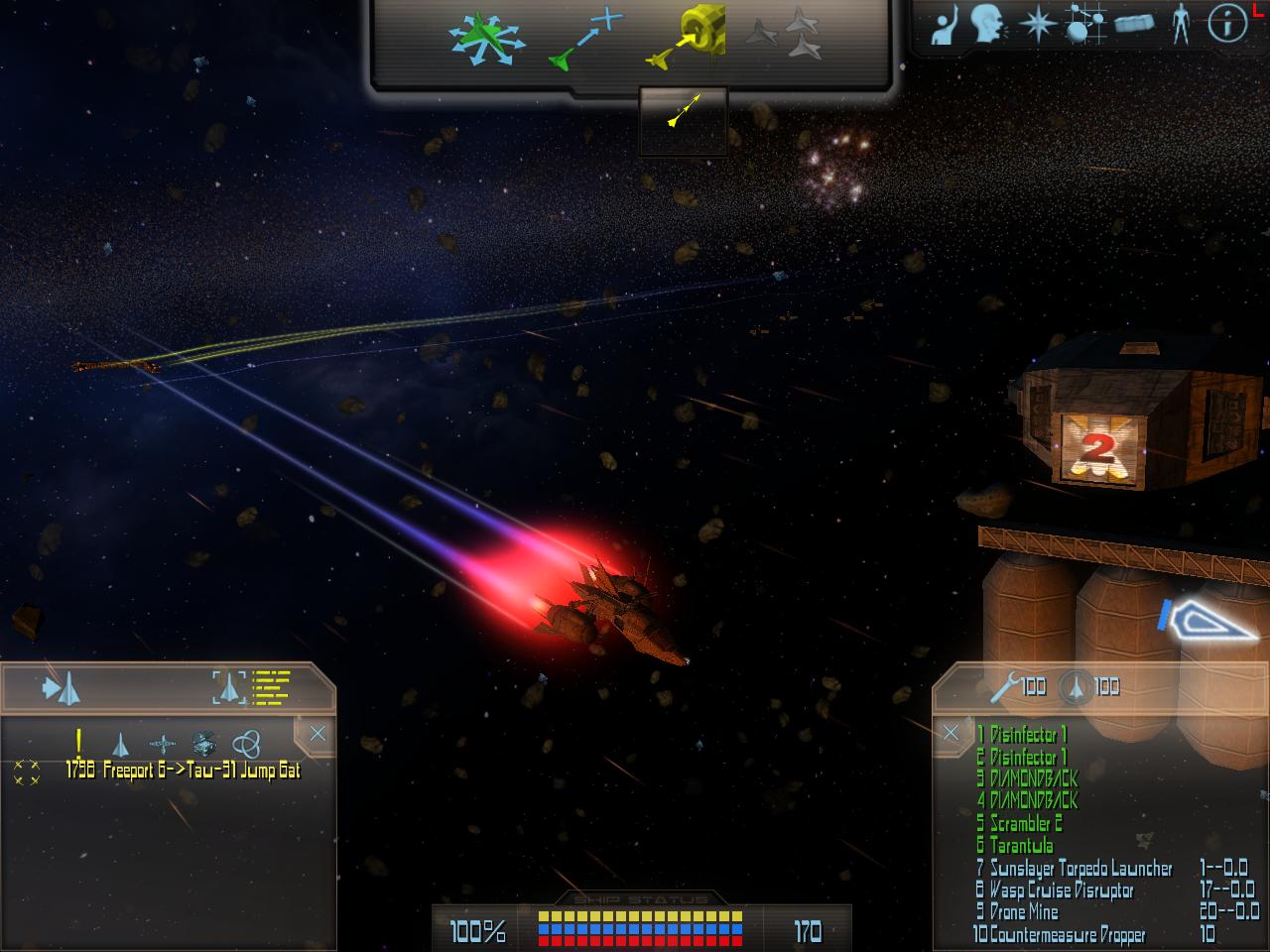Open the star-shaped Nav Map icon
Image resolution: width=1270 pixels, height=952 pixels.
(x=1037, y=25)
